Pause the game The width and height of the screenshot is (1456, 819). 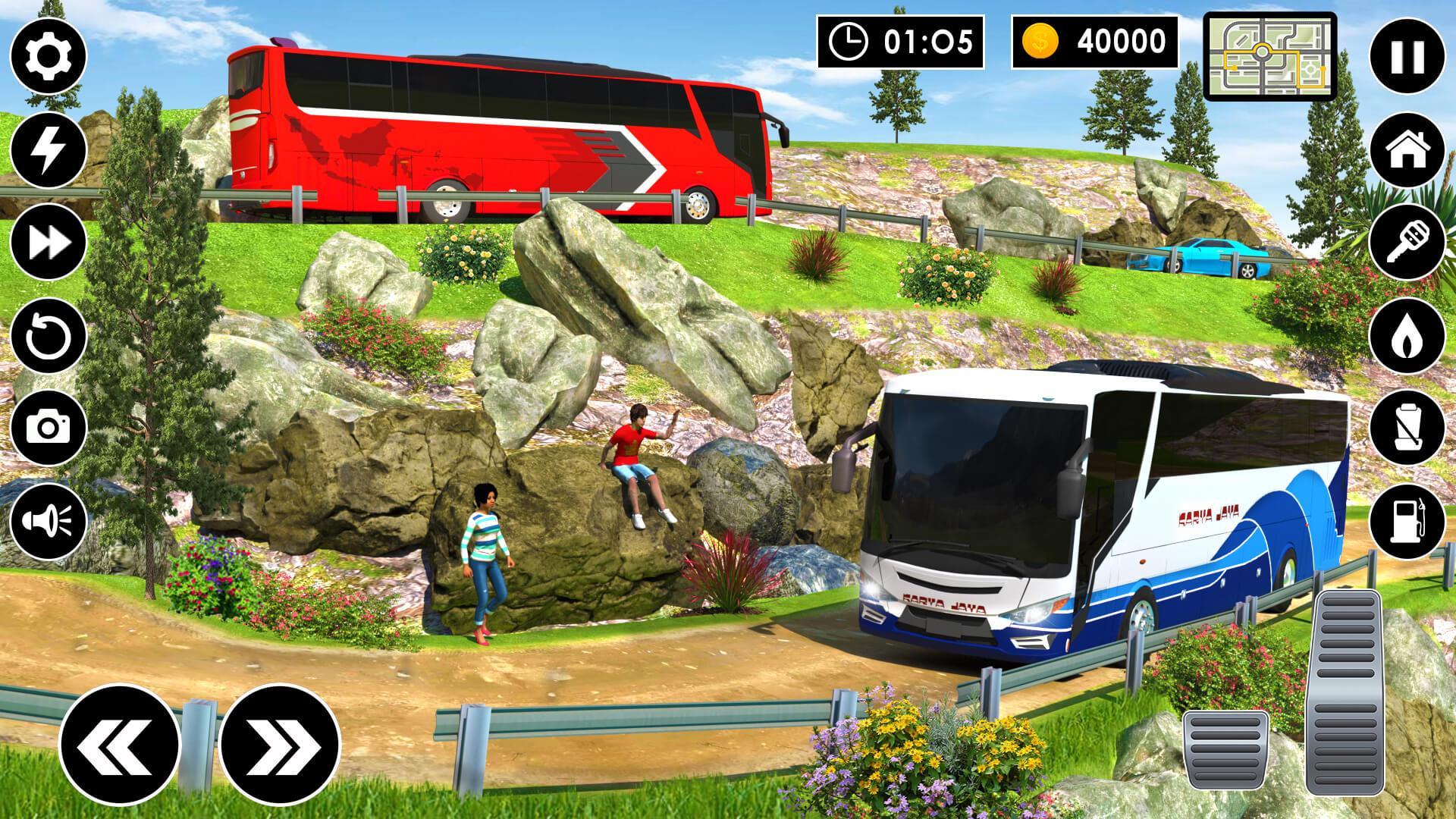pos(1407,56)
